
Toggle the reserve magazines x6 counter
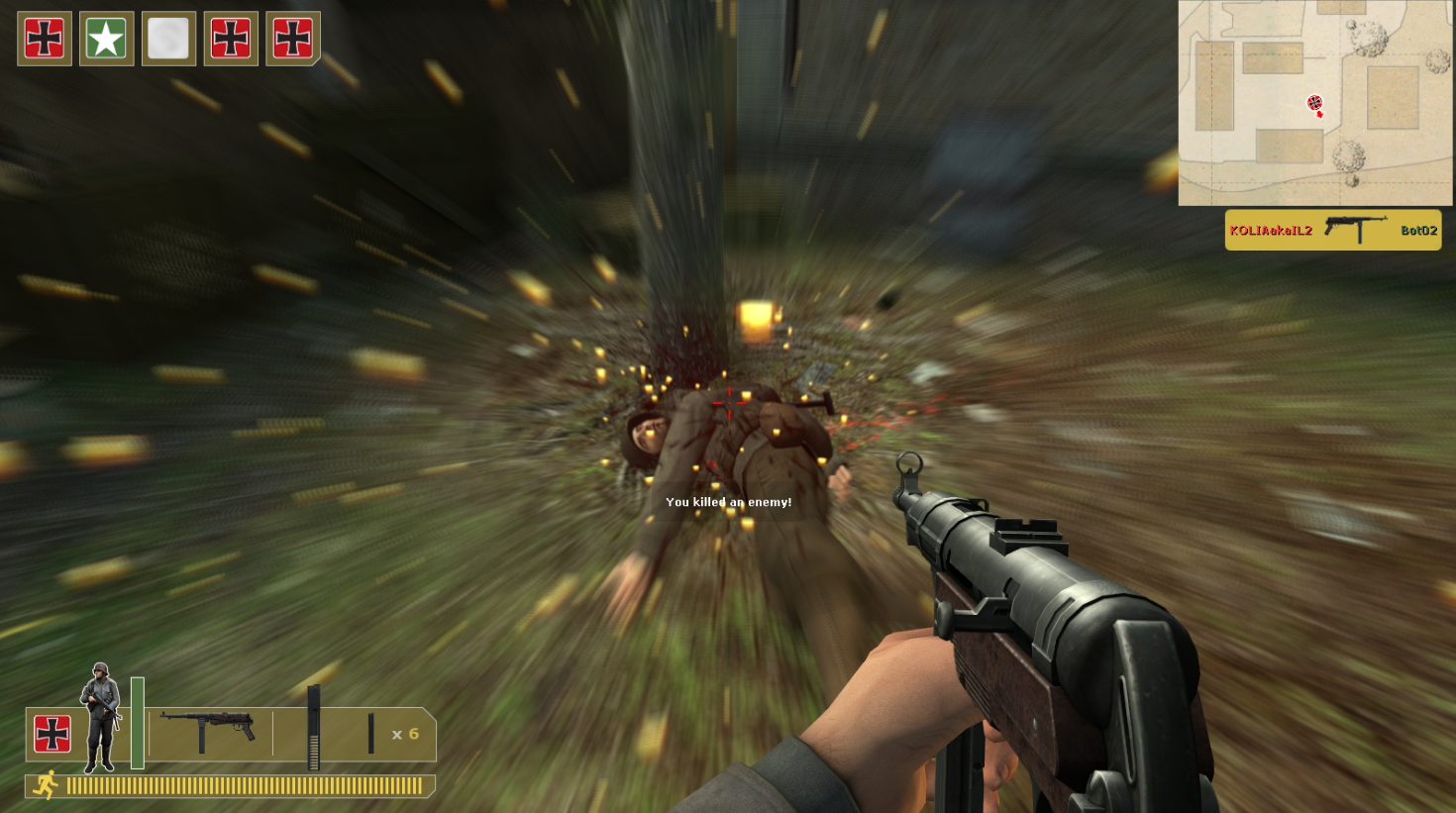coord(406,734)
